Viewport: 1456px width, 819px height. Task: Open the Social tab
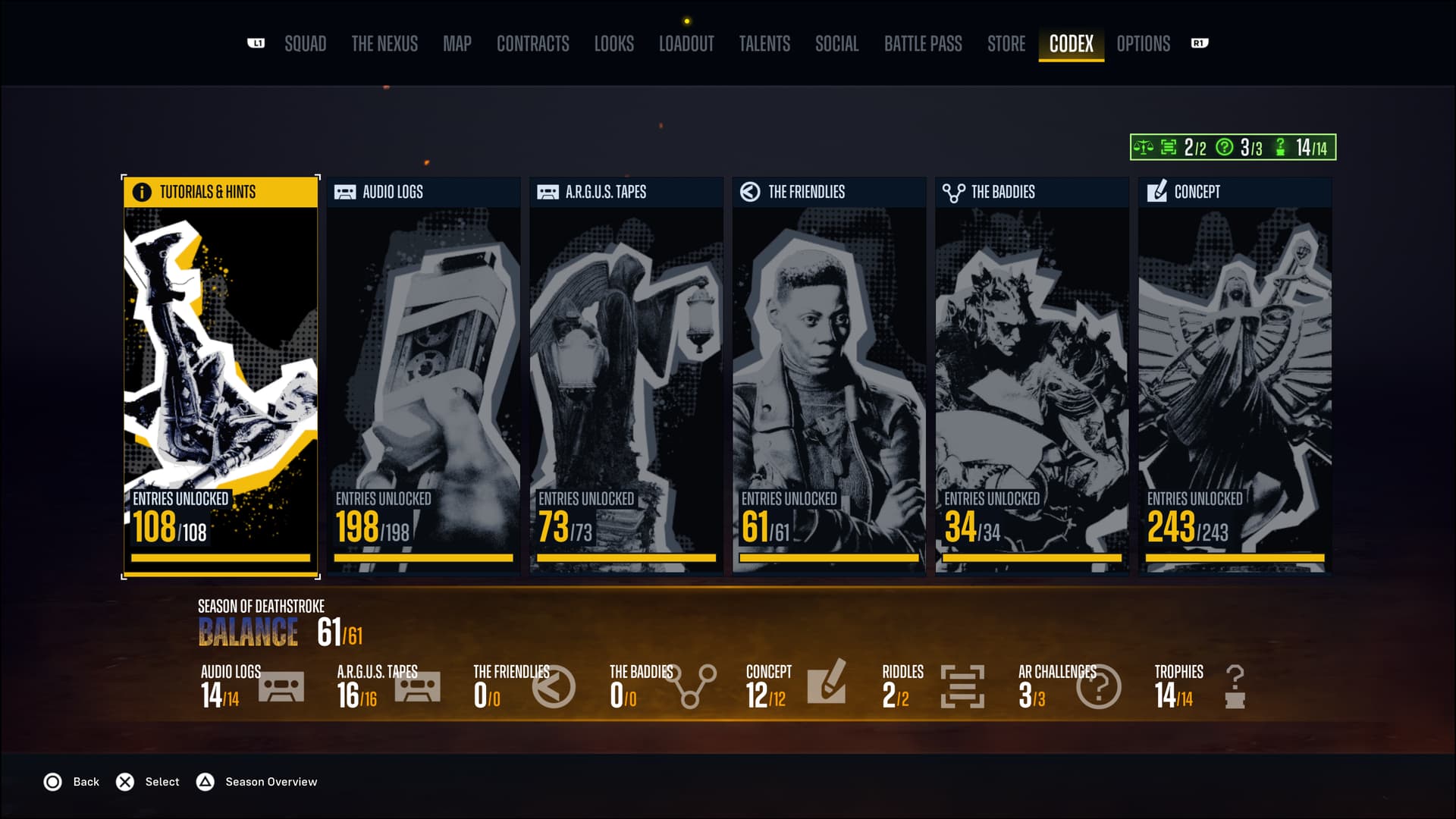tap(836, 44)
